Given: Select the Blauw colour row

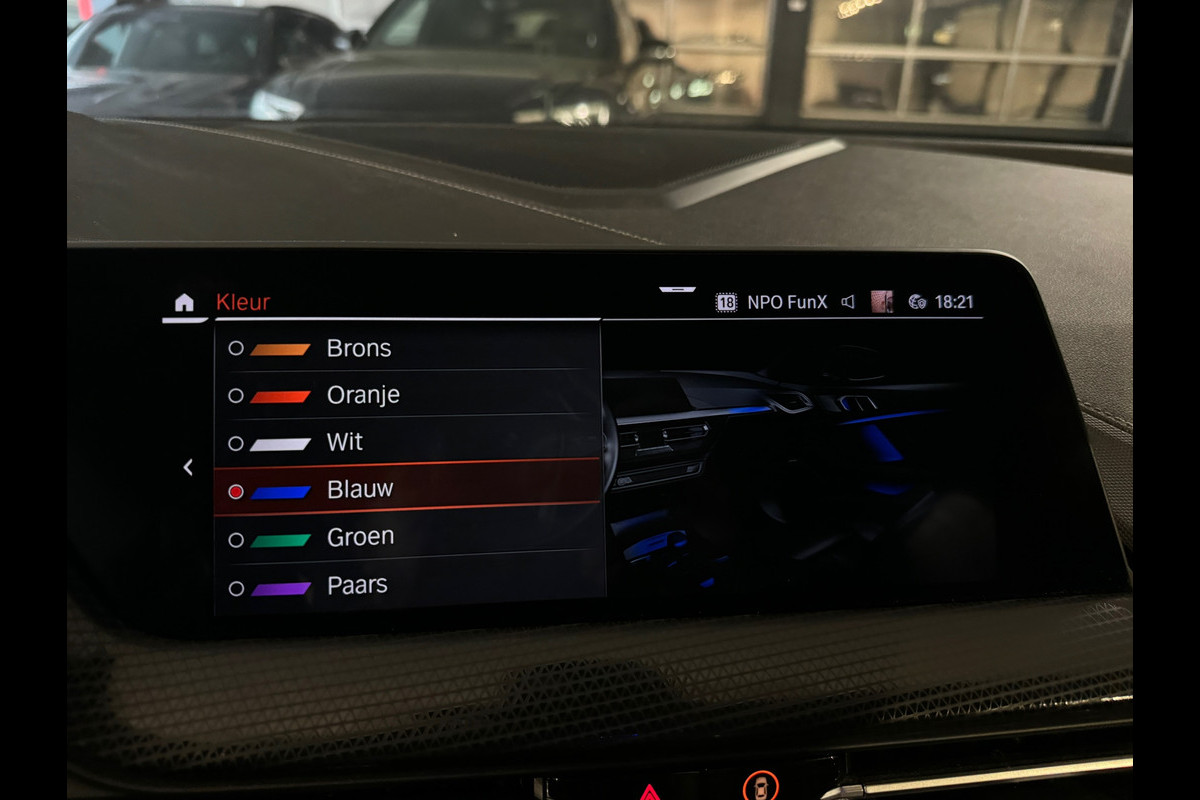Looking at the screenshot, I should coord(359,490).
